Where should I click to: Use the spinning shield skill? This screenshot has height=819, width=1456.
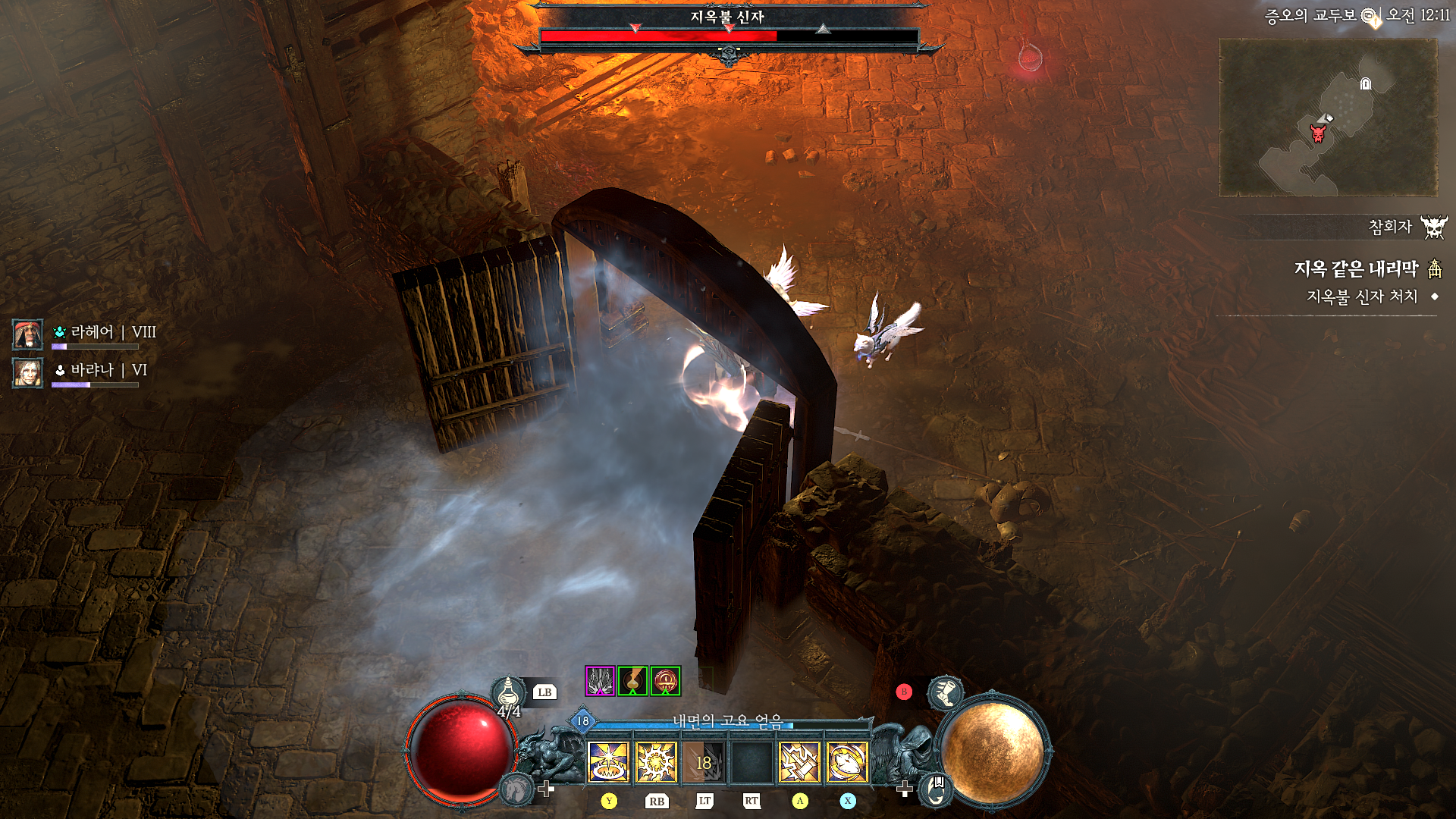coord(847,761)
